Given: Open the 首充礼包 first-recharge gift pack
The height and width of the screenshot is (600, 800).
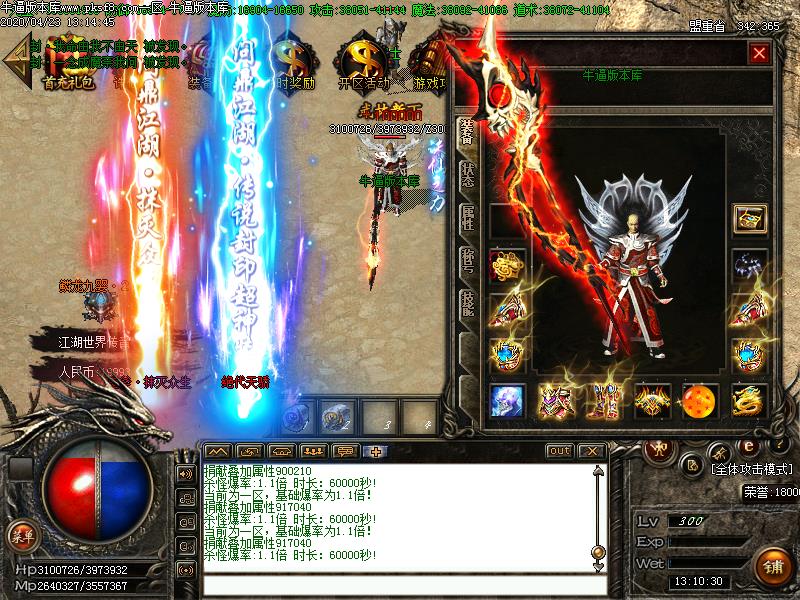Looking at the screenshot, I should 69,64.
